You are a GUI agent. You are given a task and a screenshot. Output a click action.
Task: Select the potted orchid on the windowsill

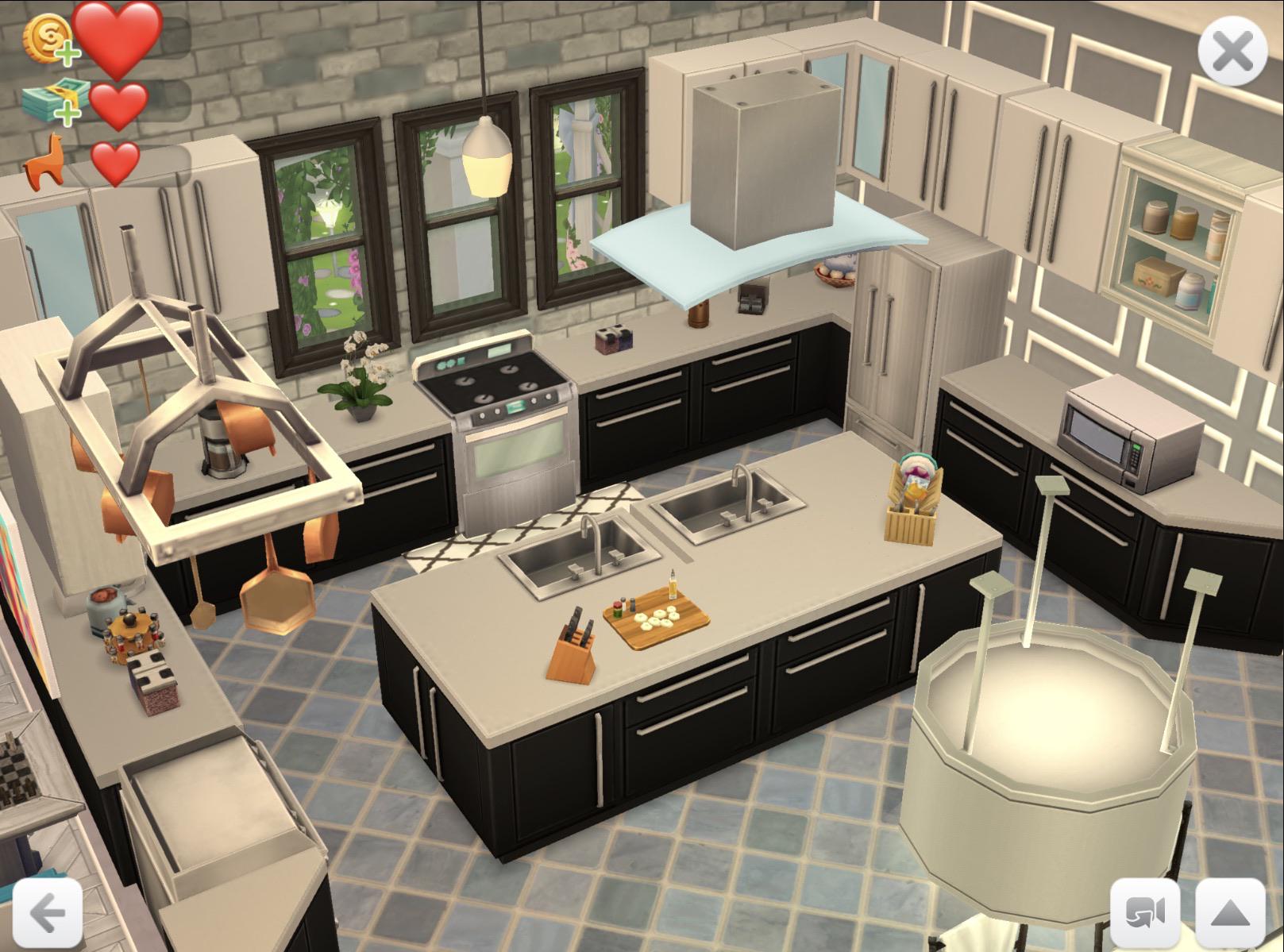(358, 381)
